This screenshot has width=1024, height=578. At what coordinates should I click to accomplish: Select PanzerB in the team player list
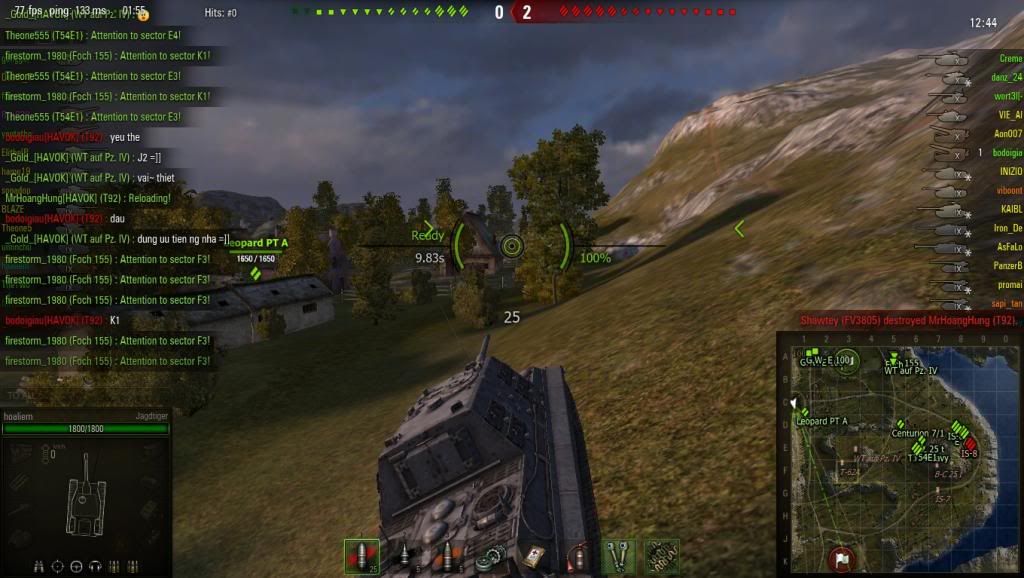coord(1006,266)
